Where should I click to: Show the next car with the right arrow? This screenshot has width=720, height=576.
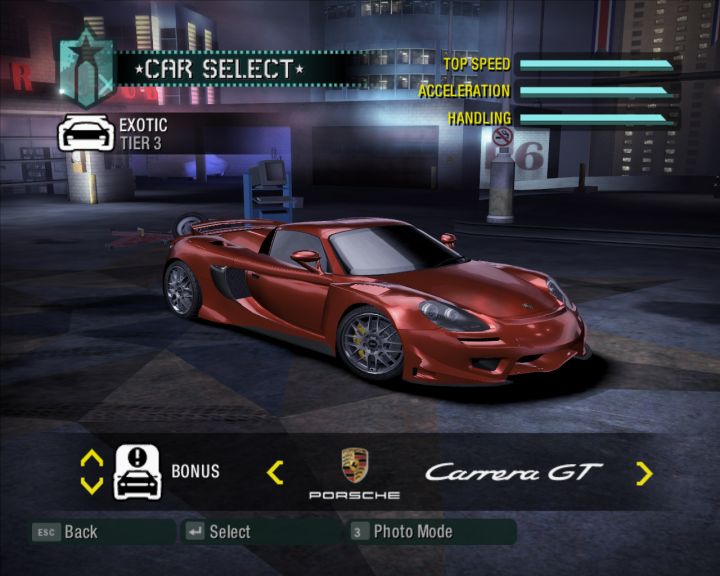coord(644,473)
